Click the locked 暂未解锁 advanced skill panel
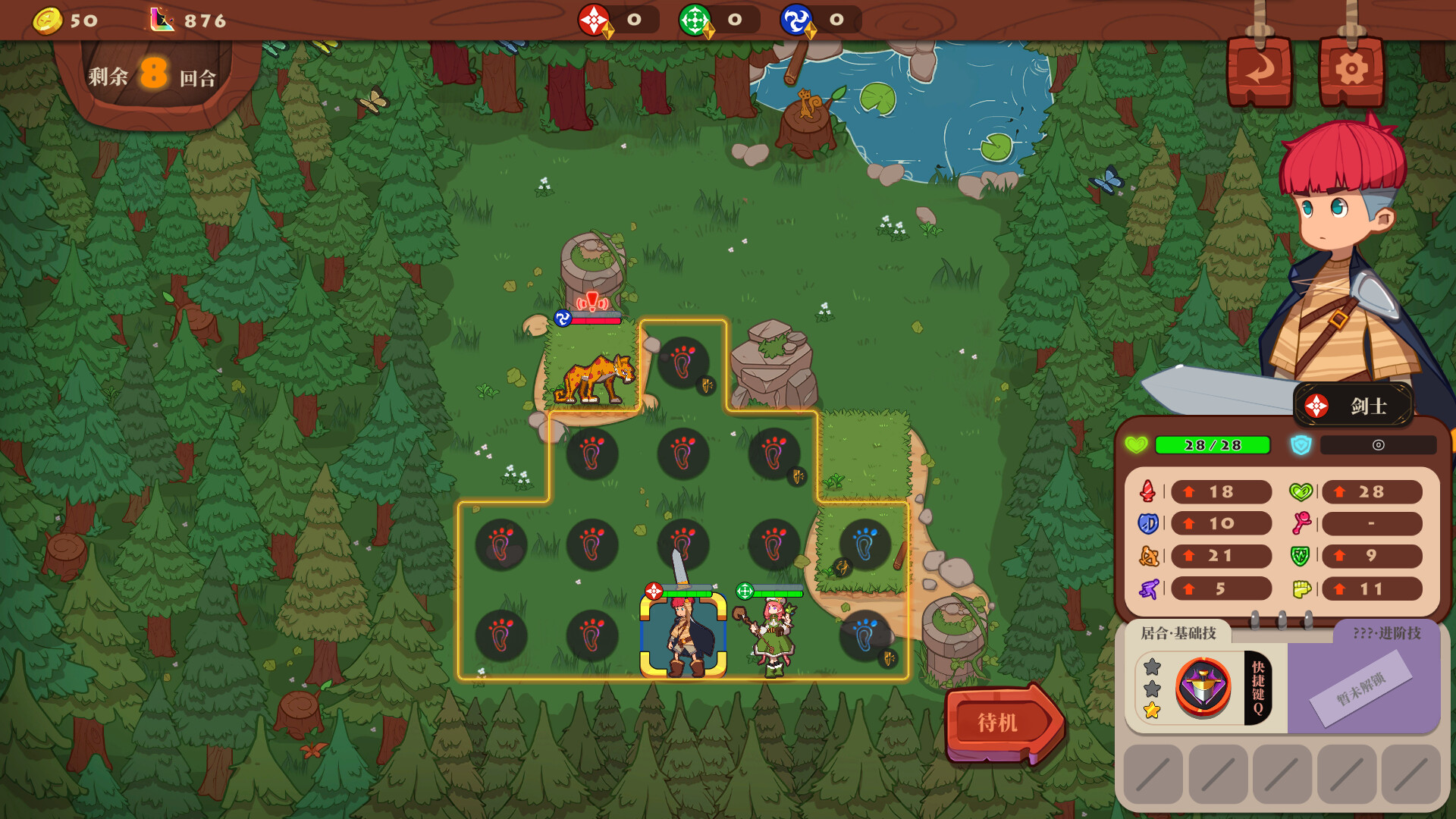1456x819 pixels. 1362,689
